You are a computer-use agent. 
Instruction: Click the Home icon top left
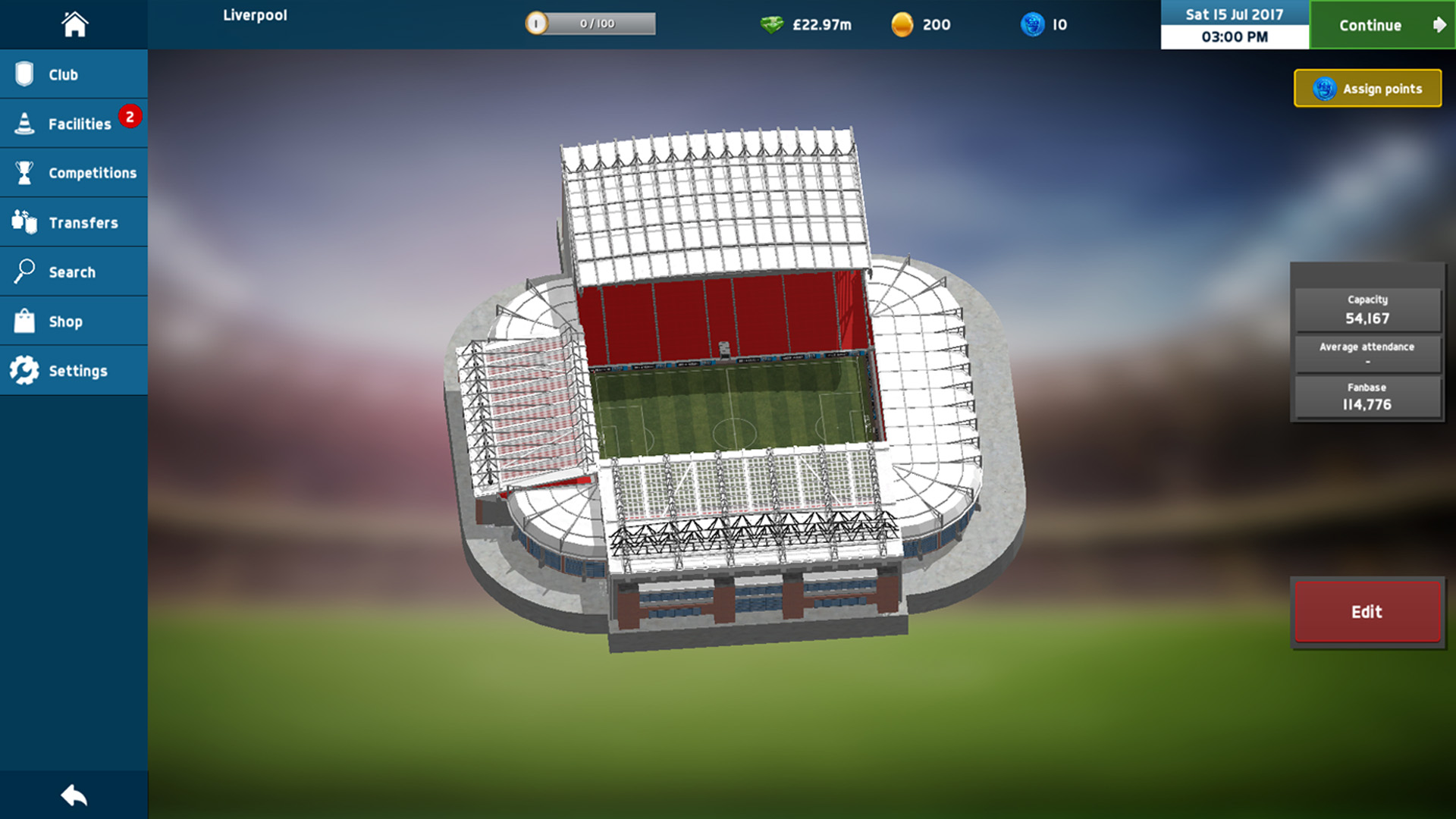coord(74,24)
